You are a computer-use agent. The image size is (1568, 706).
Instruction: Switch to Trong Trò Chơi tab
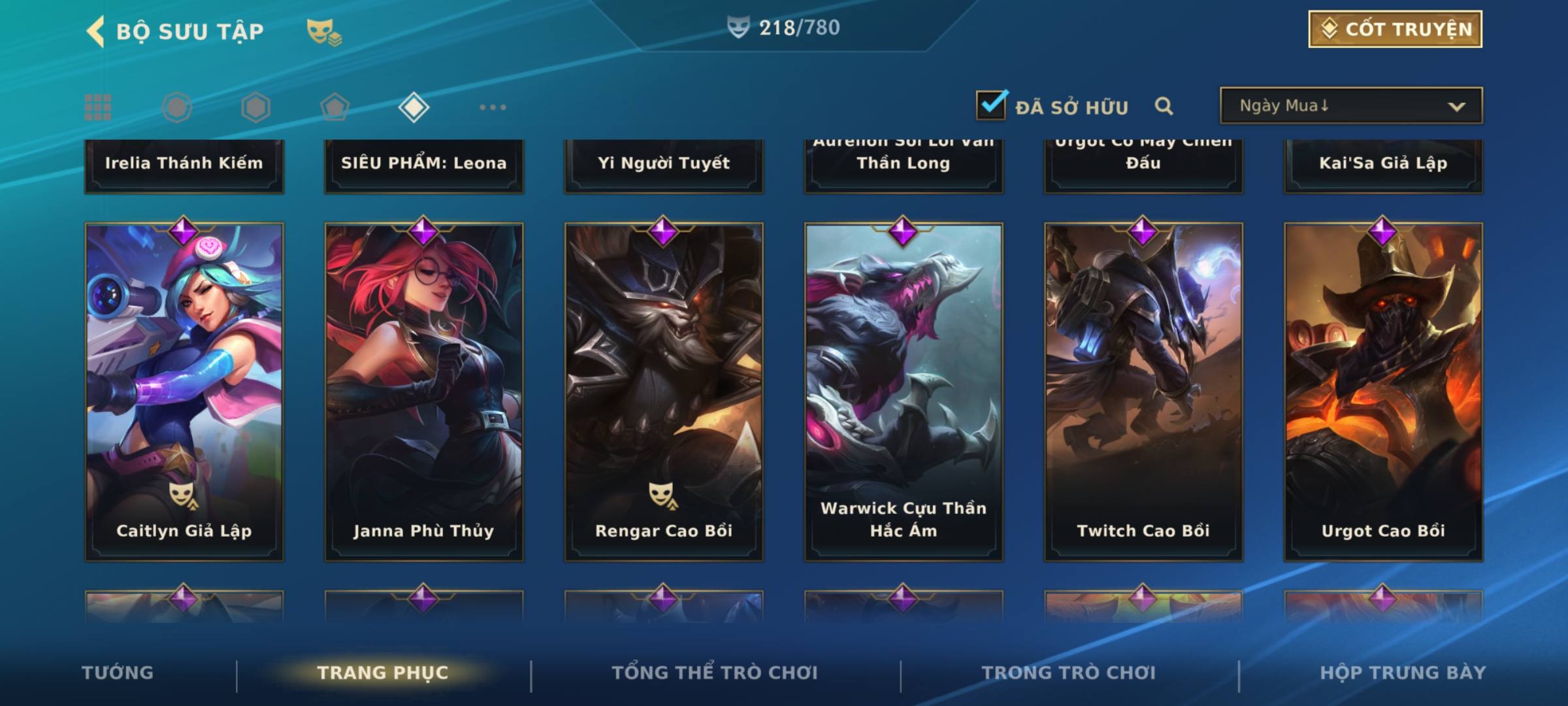click(x=1069, y=673)
